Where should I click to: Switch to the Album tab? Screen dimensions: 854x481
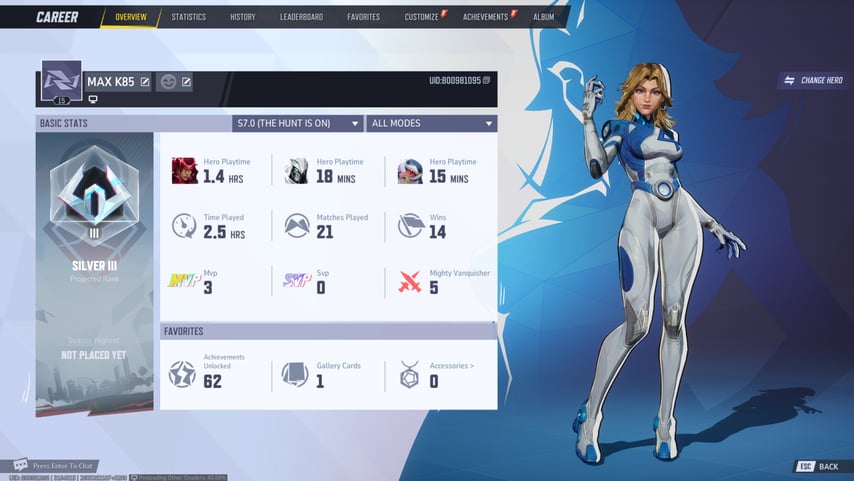[543, 17]
